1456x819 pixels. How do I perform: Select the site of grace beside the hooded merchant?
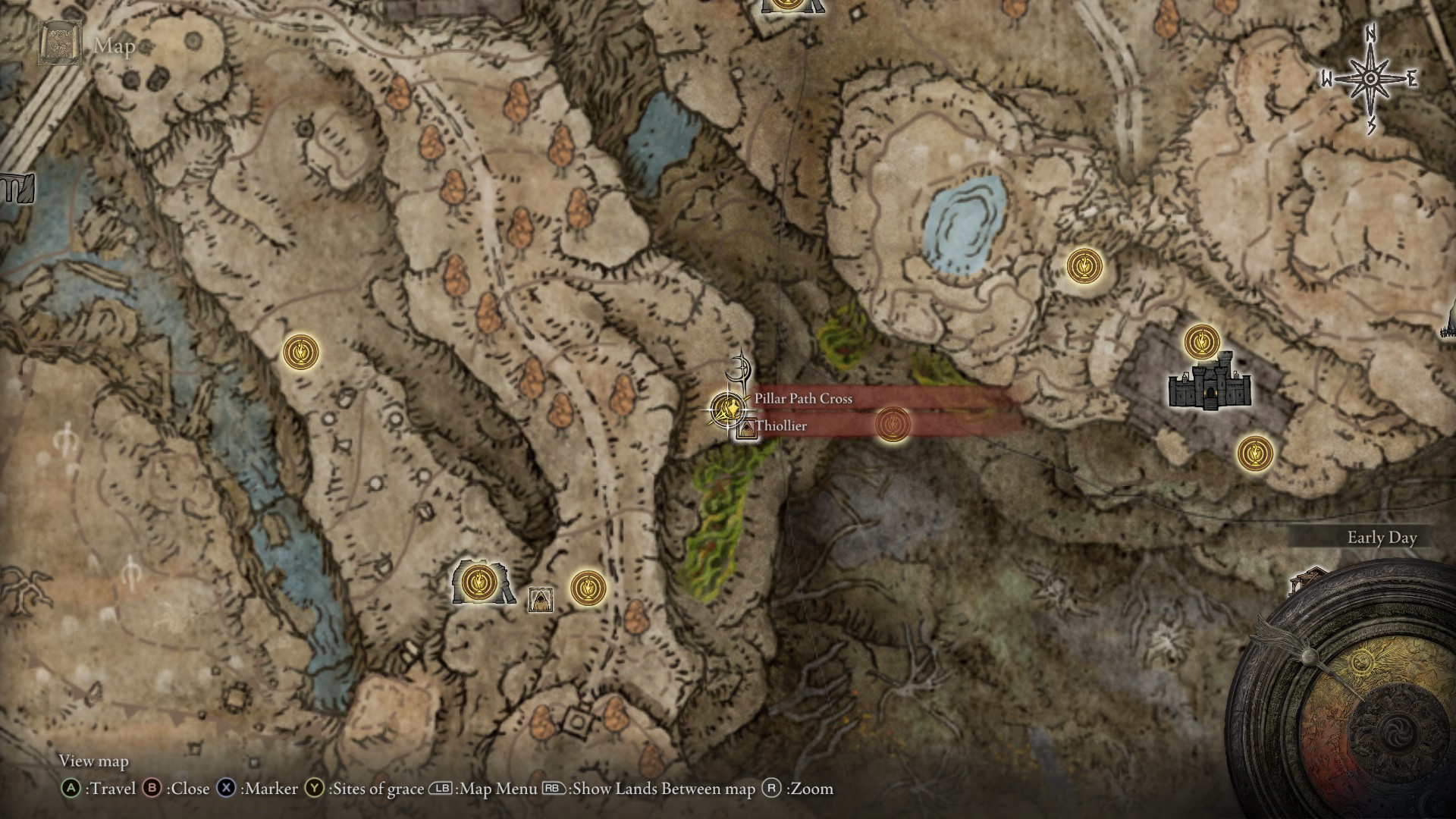(x=586, y=587)
